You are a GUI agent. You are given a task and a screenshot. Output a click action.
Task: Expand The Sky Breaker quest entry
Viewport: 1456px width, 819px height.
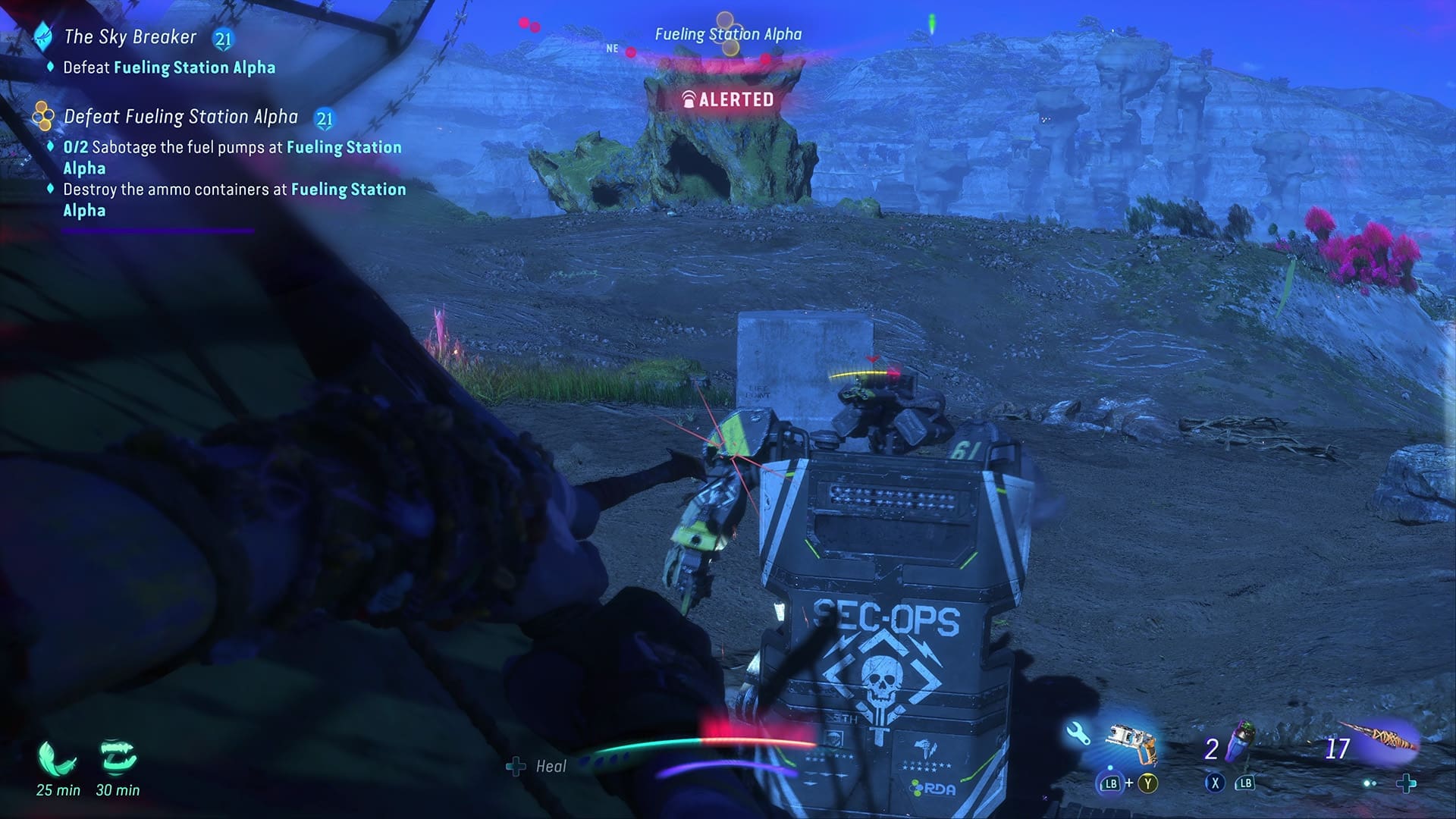(x=130, y=36)
